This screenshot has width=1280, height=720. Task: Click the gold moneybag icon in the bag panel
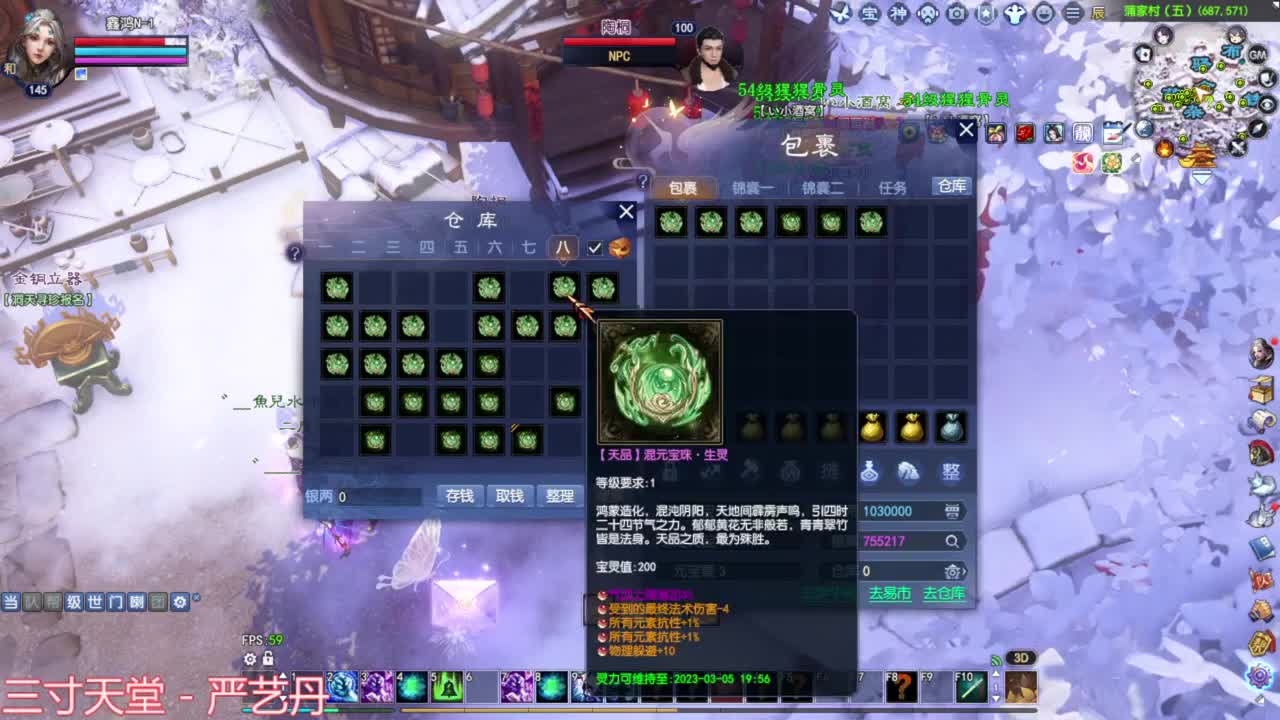[871, 427]
